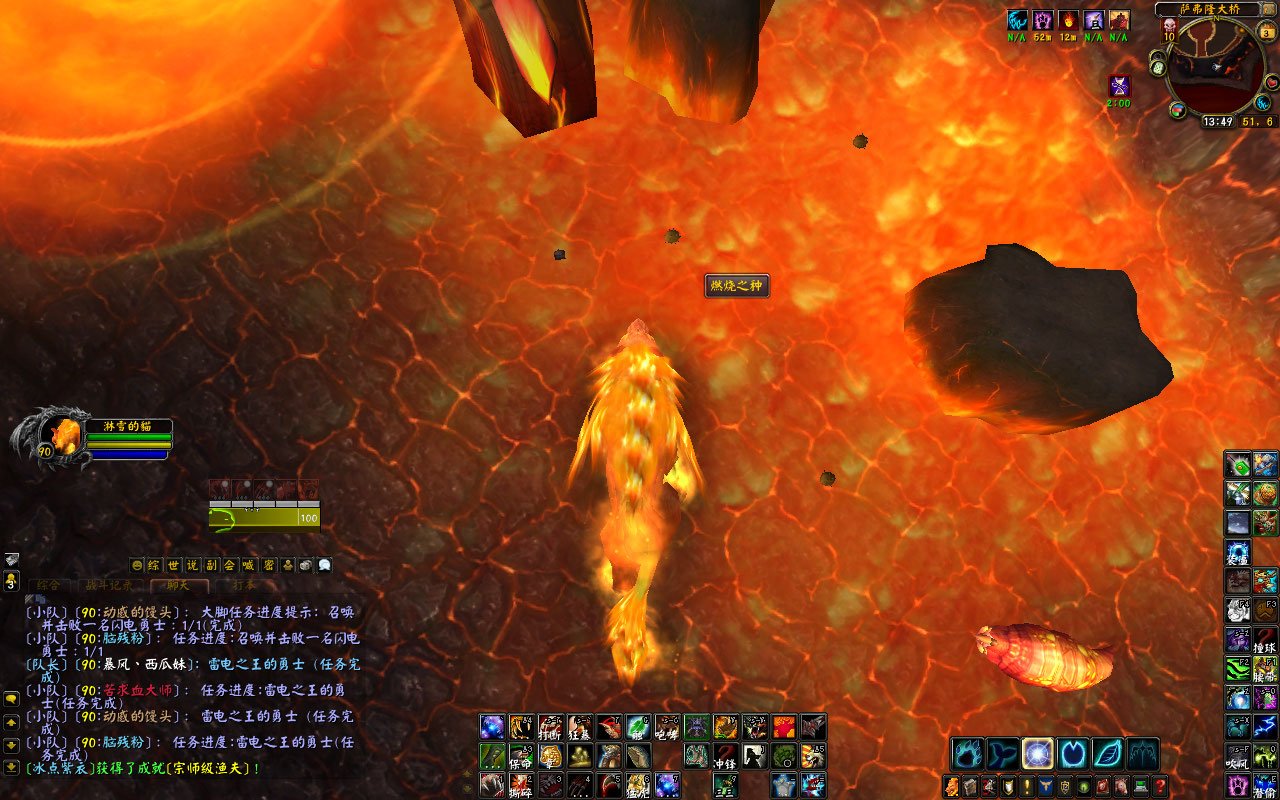Open the red question mark help menu
Image resolution: width=1280 pixels, height=800 pixels.
[x=1160, y=787]
